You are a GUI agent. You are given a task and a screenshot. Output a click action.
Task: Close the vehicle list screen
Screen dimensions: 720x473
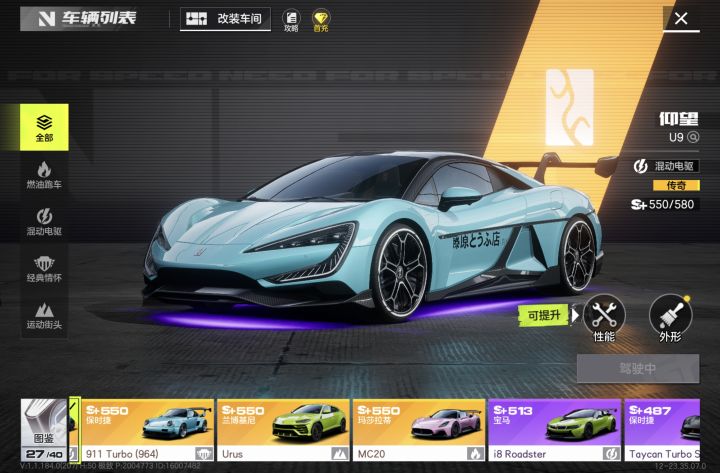pos(681,19)
